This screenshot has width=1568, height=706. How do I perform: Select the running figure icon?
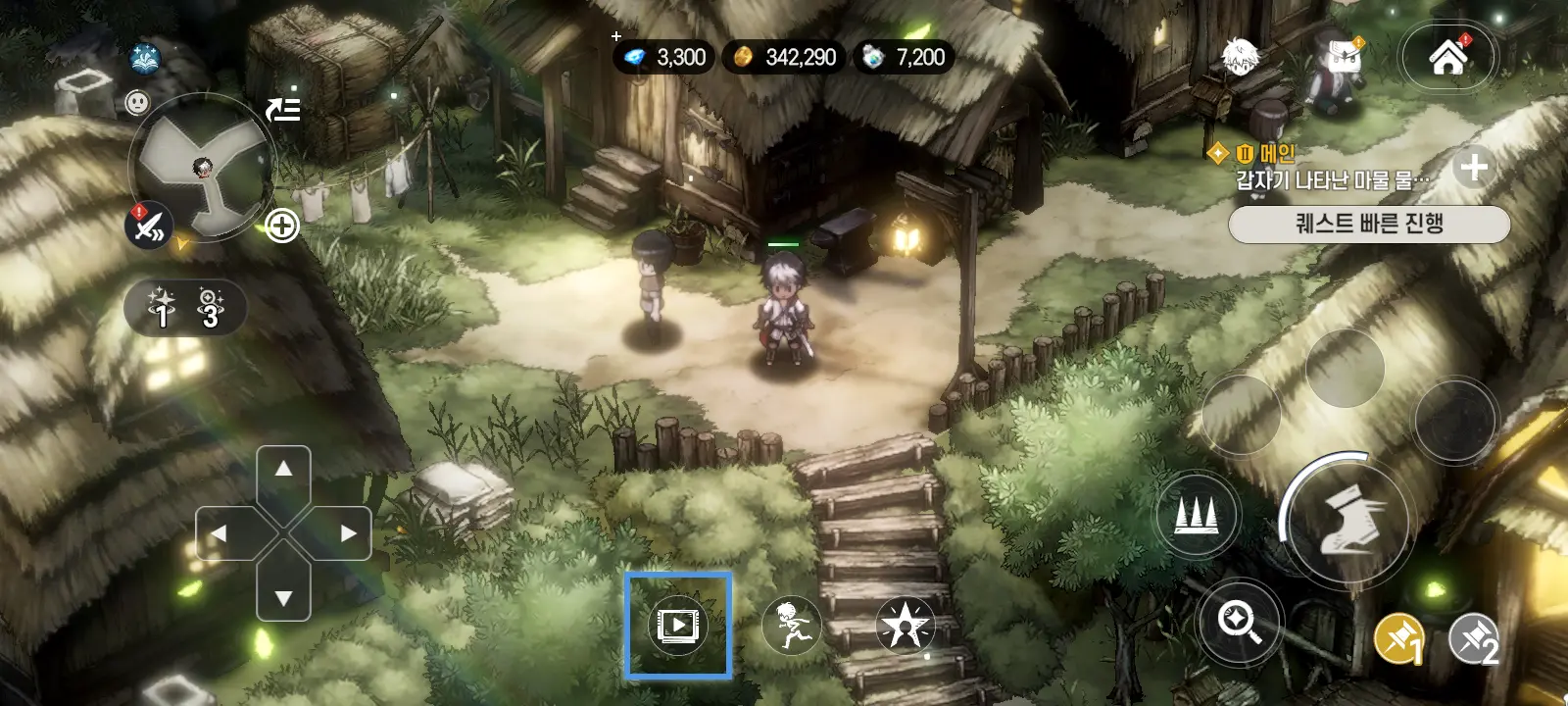click(x=791, y=625)
